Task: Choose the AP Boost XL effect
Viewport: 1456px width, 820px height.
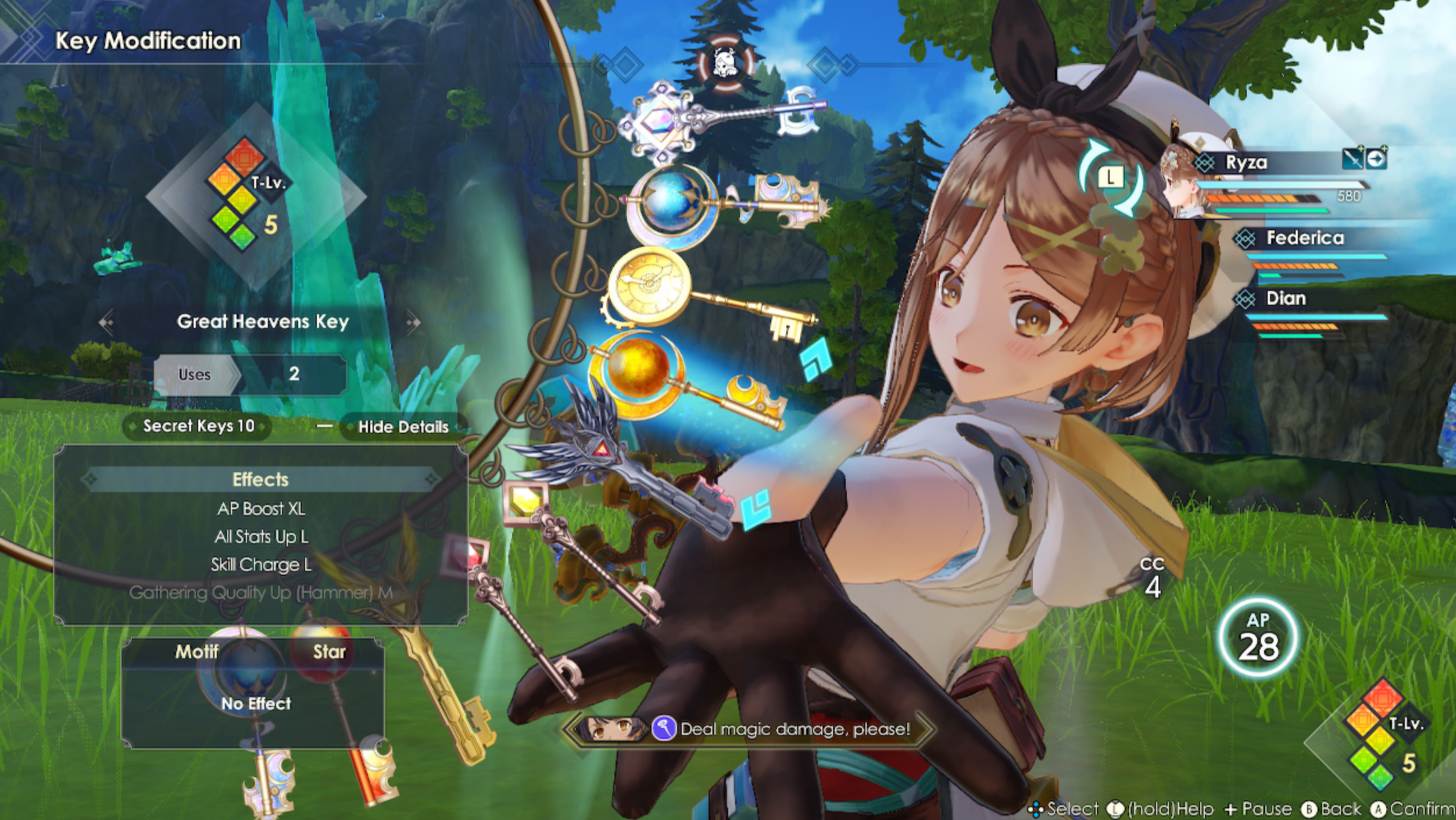Action: coord(260,509)
